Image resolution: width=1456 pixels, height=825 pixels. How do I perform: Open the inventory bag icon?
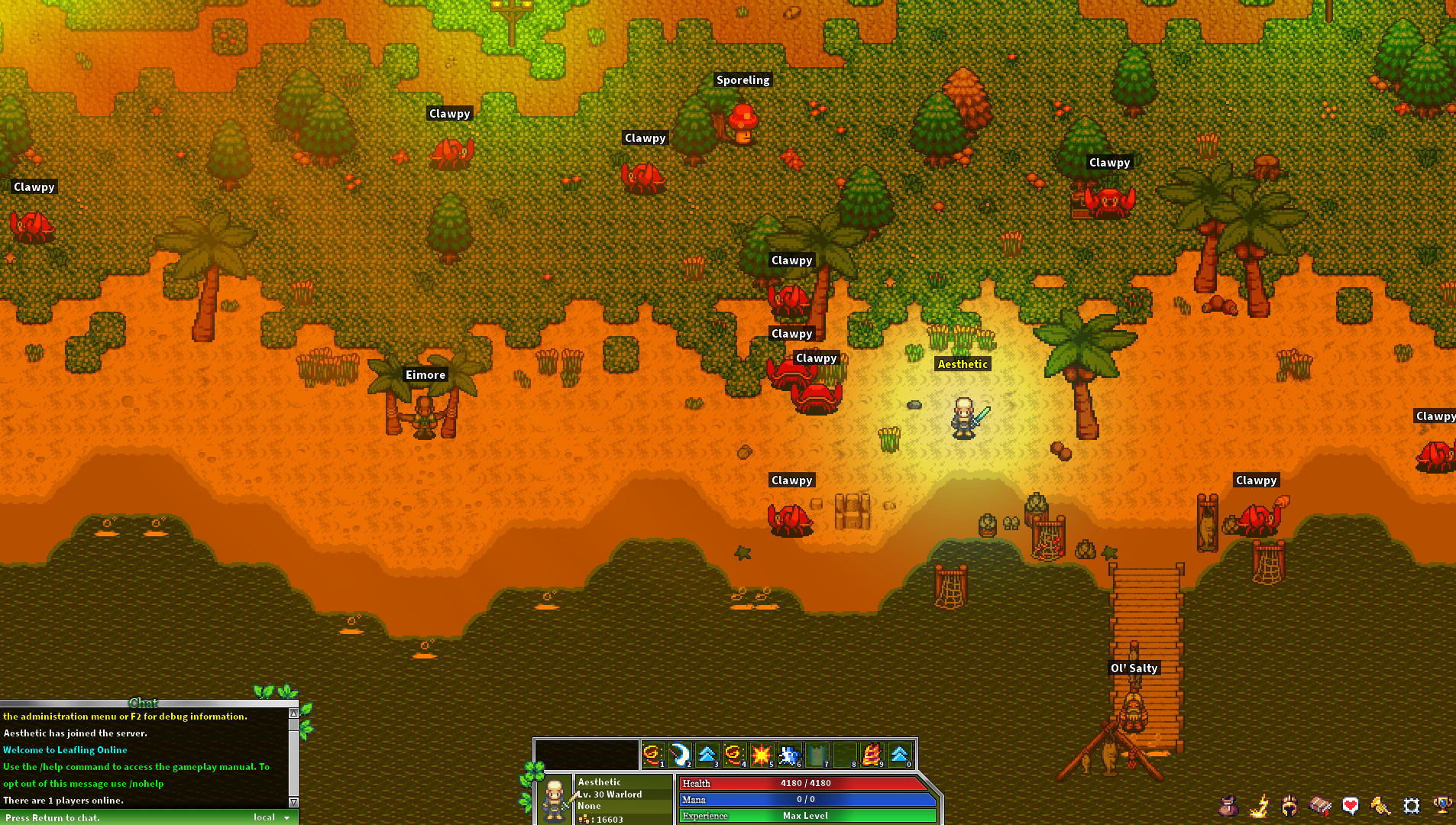pyautogui.click(x=1228, y=805)
